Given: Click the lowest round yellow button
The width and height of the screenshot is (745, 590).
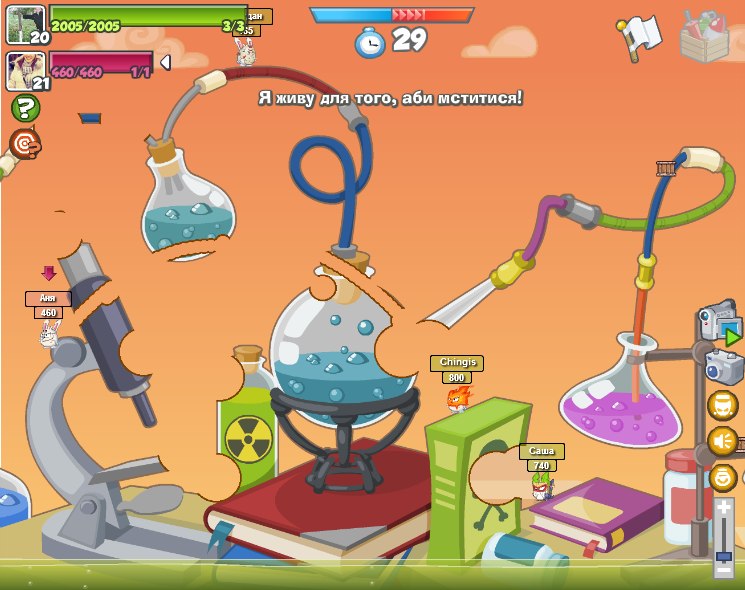Looking at the screenshot, I should (722, 477).
